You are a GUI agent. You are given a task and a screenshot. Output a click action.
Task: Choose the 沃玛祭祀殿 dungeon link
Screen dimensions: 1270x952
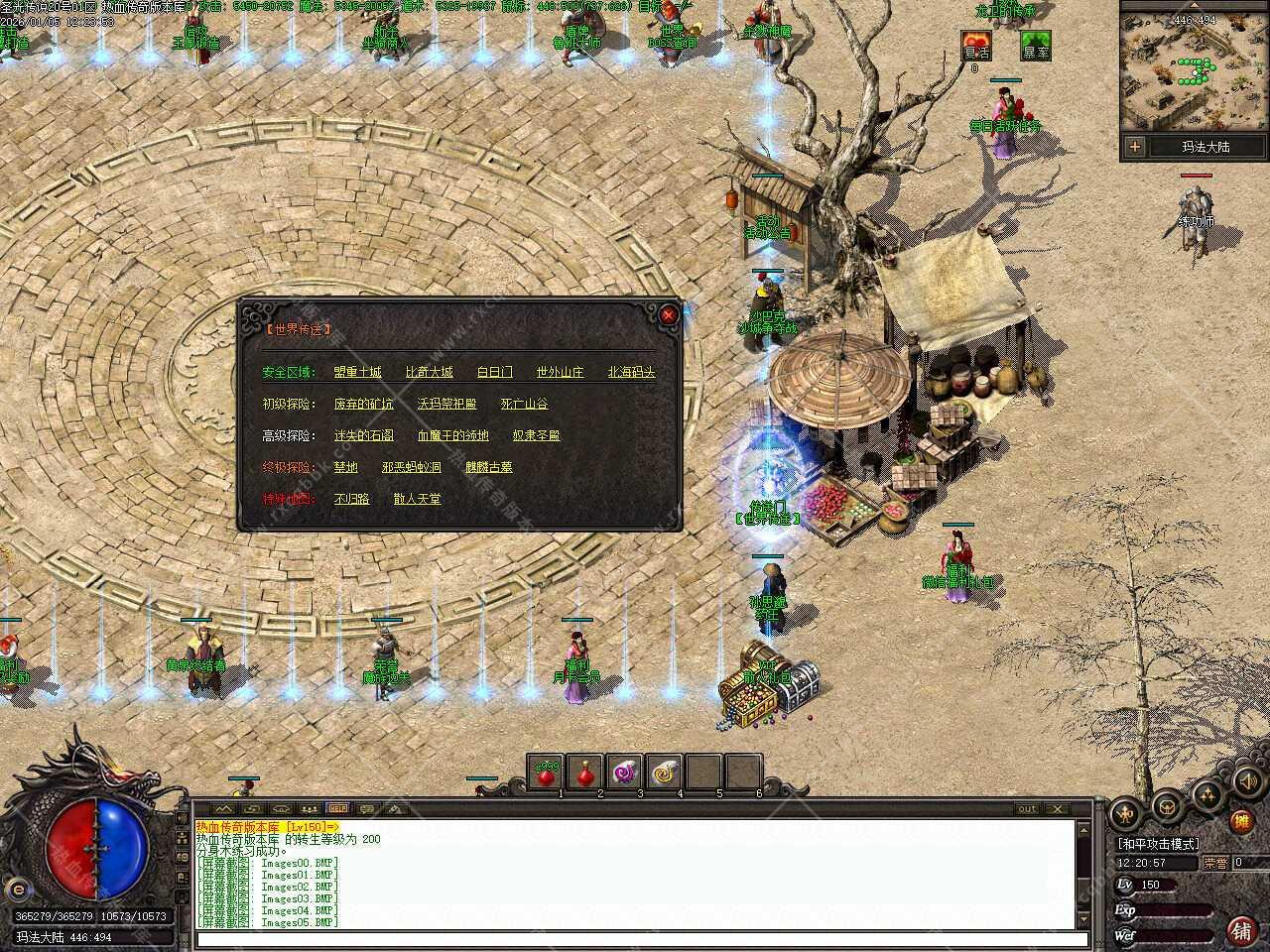pos(446,404)
